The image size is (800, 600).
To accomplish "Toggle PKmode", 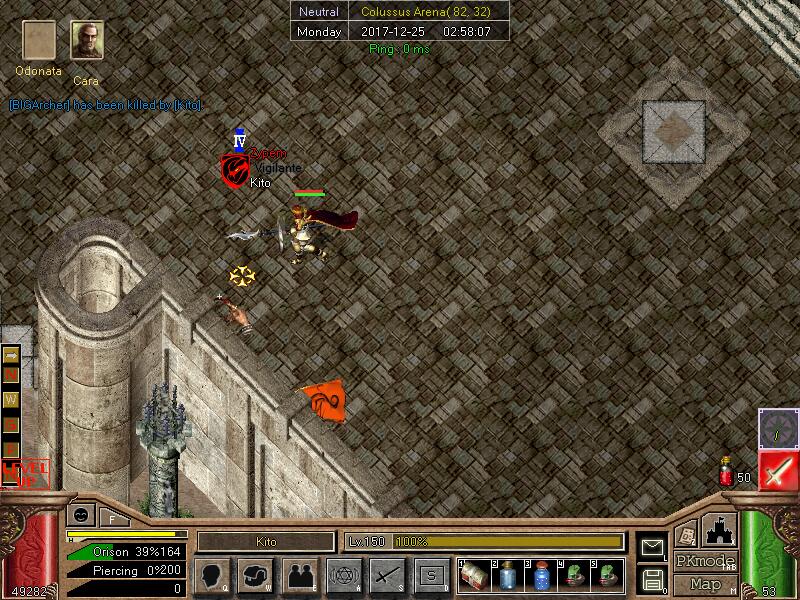I will (x=705, y=561).
